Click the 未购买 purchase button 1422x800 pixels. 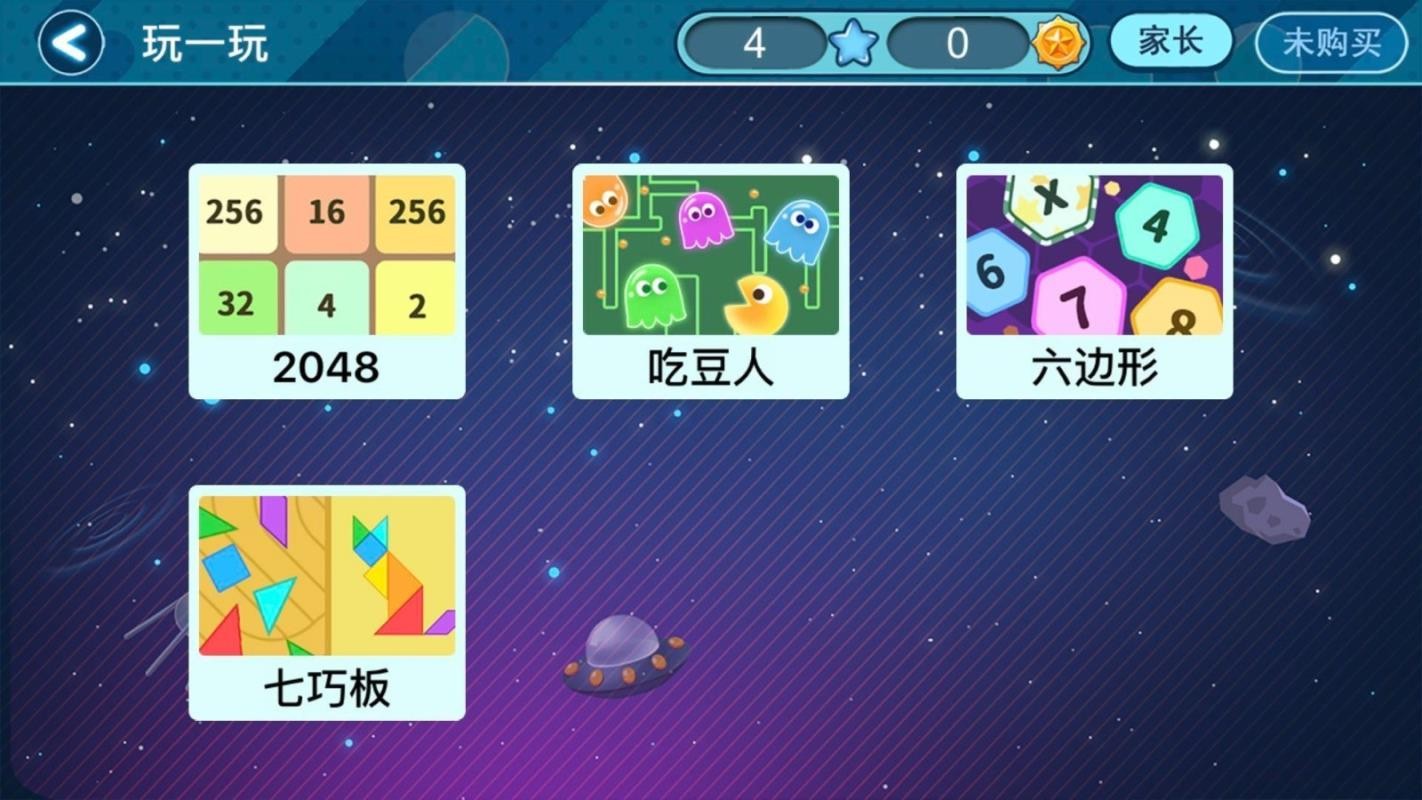1330,42
